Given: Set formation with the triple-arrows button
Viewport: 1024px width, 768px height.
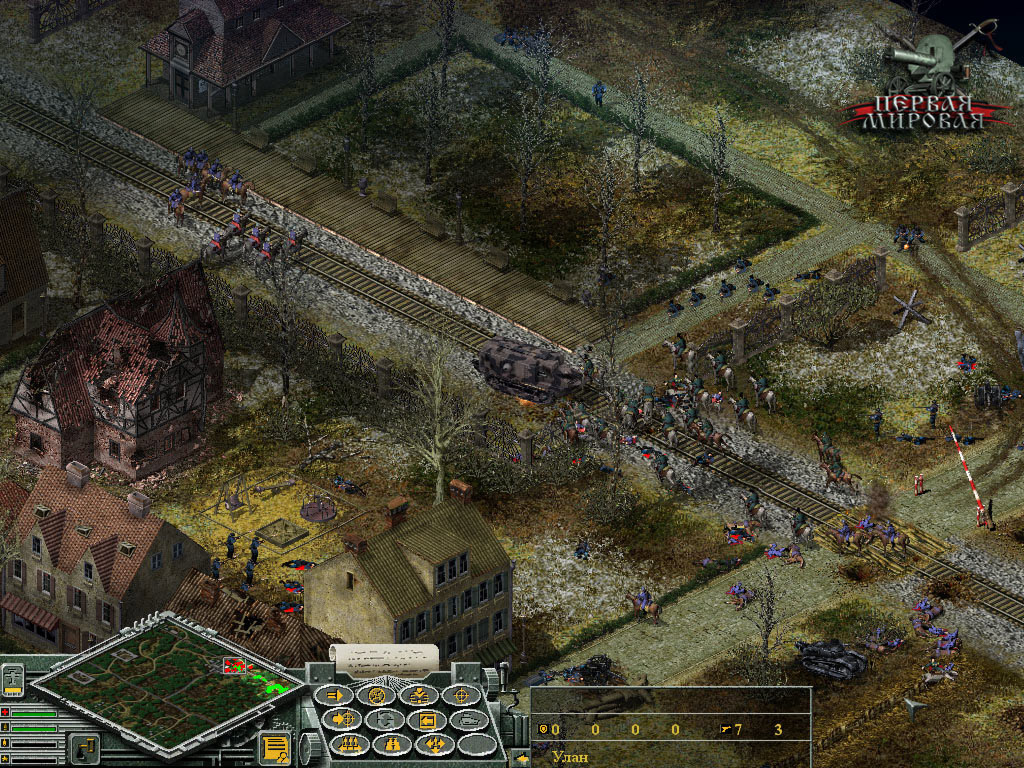Looking at the screenshot, I should point(351,744).
